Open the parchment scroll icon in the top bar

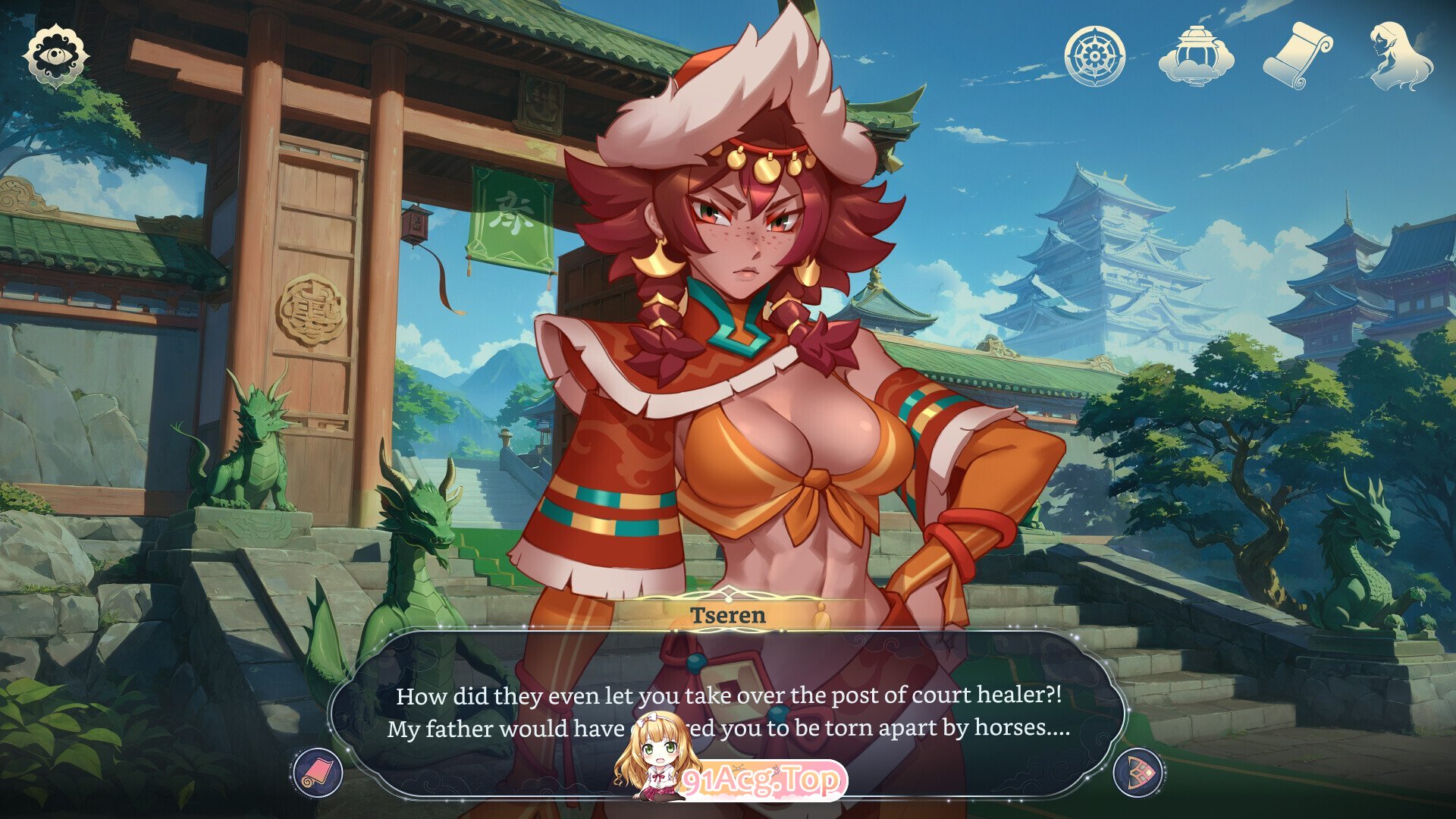coord(1297,55)
